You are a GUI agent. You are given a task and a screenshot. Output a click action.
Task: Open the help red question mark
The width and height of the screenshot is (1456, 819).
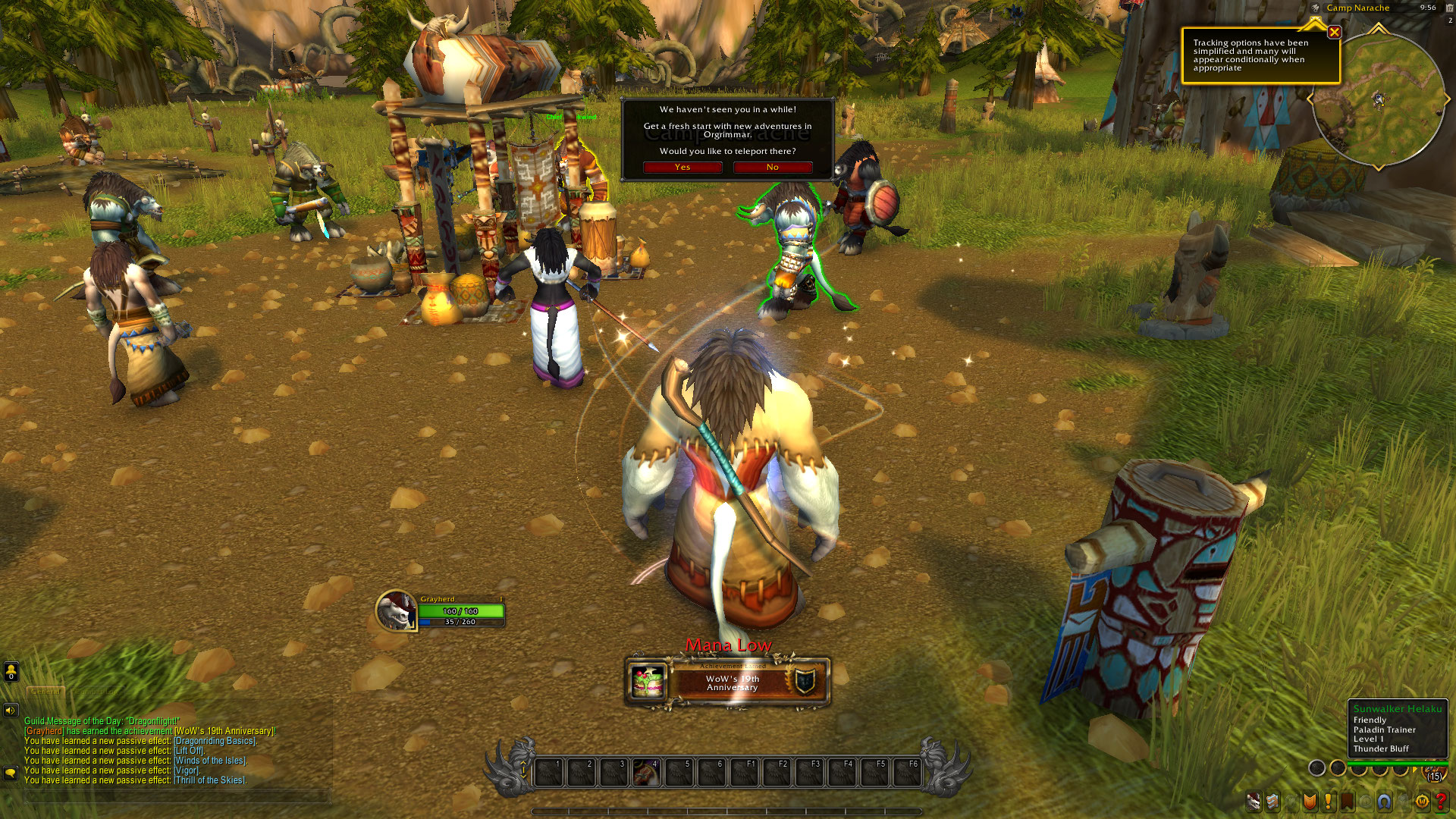1441,801
